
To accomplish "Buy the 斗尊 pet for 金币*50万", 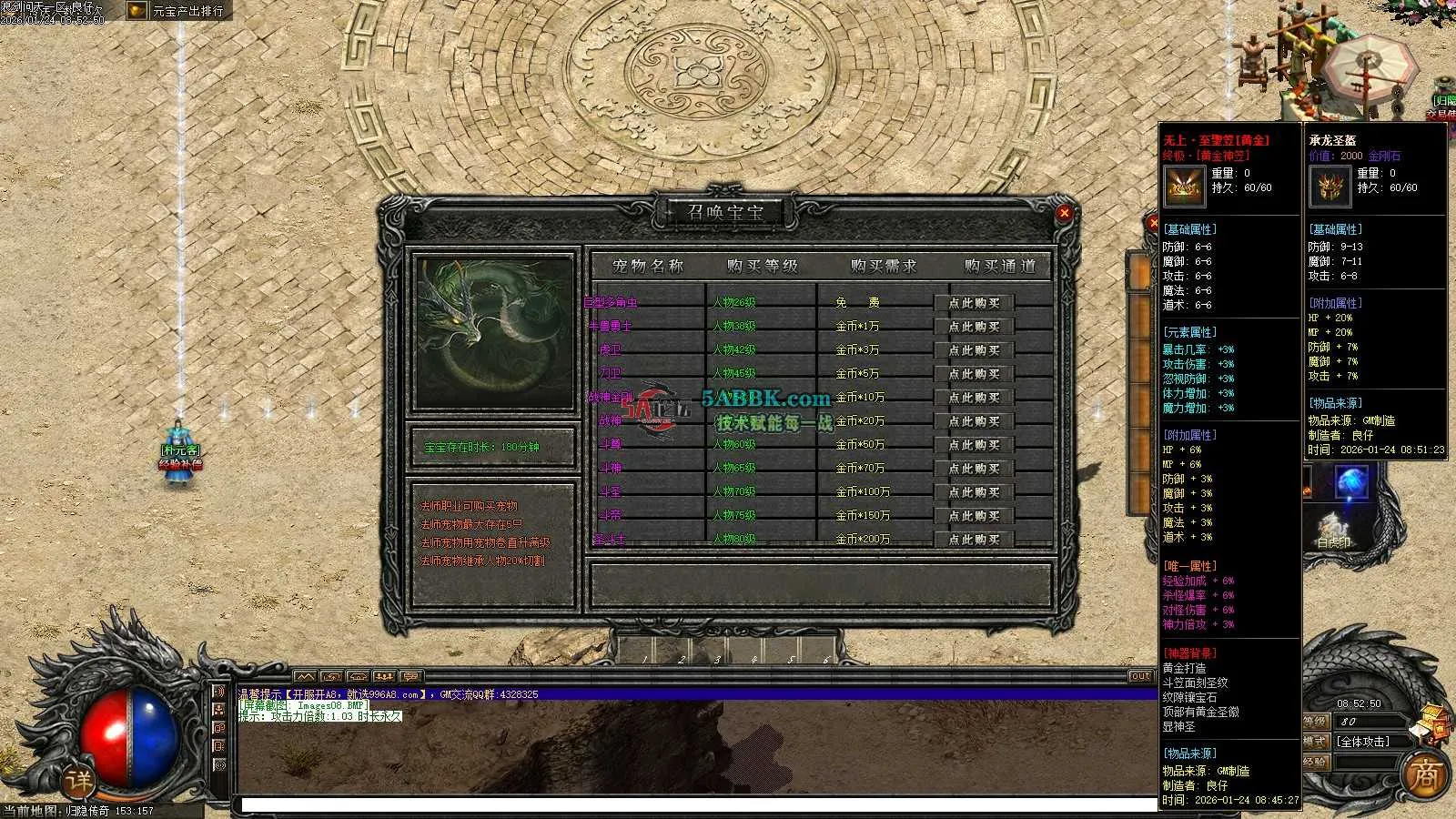I will click(974, 445).
